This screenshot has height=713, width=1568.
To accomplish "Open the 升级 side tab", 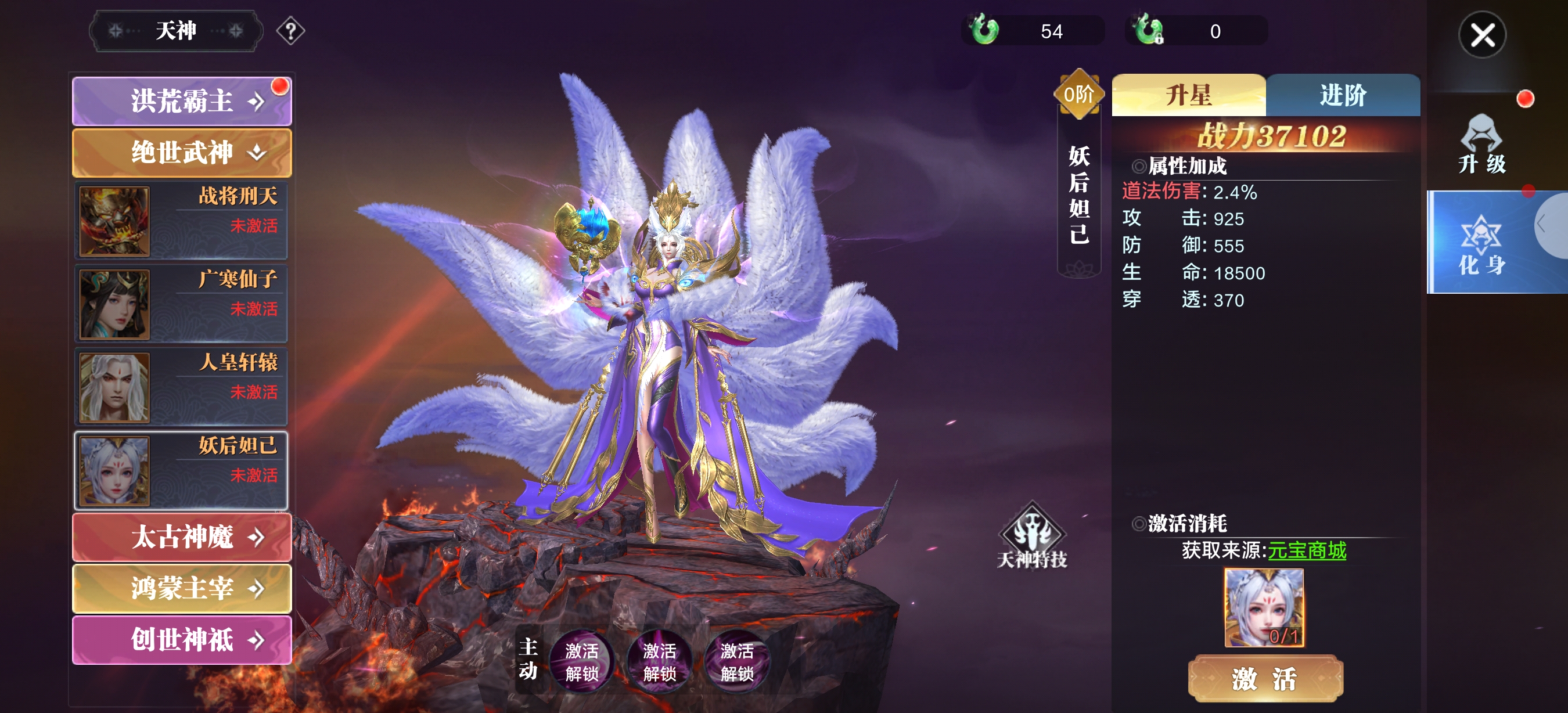I will (x=1481, y=145).
